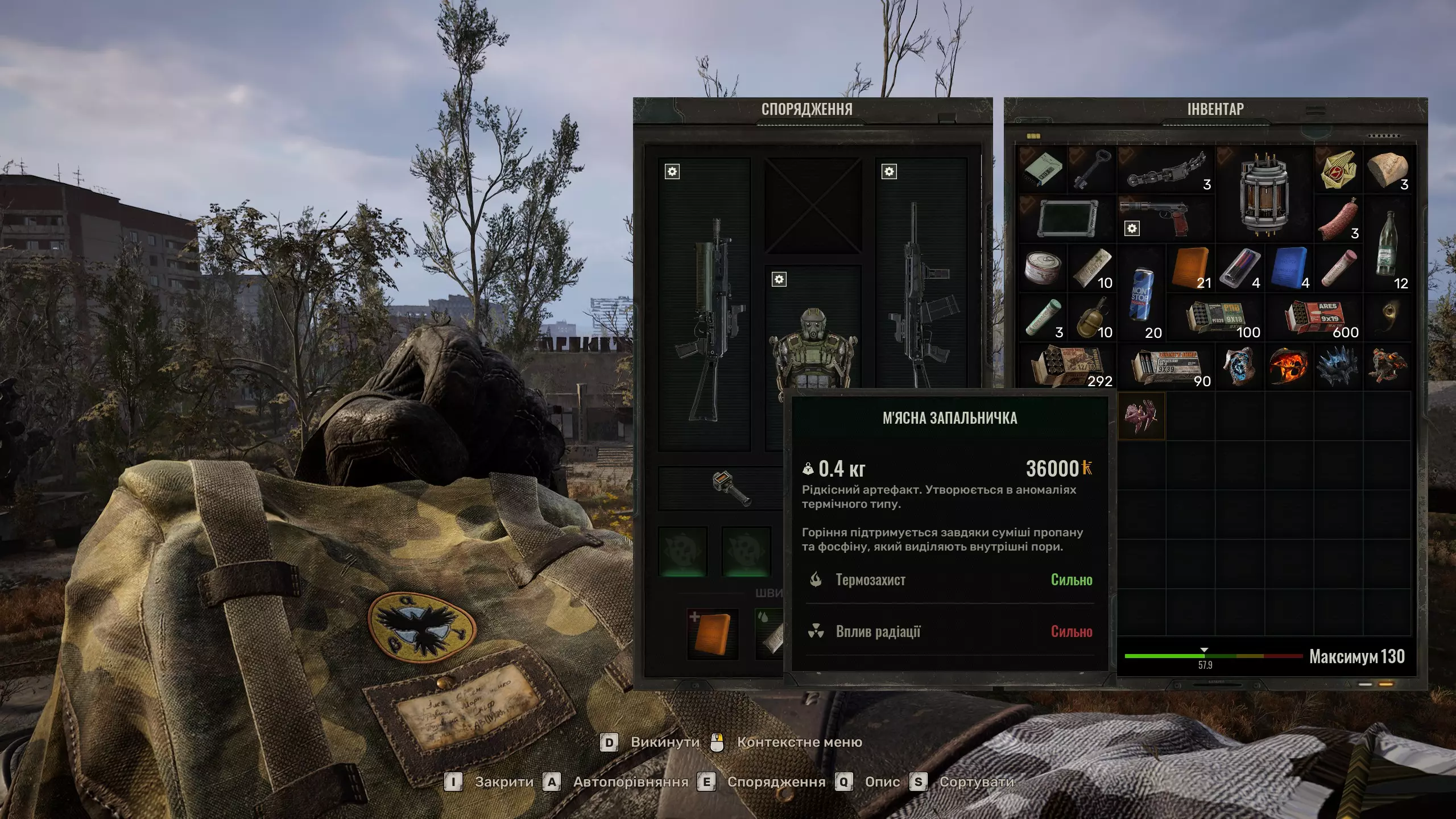This screenshot has width=1456, height=819.
Task: Select the 12/70 shotgun shells stack
Action: (1067, 367)
